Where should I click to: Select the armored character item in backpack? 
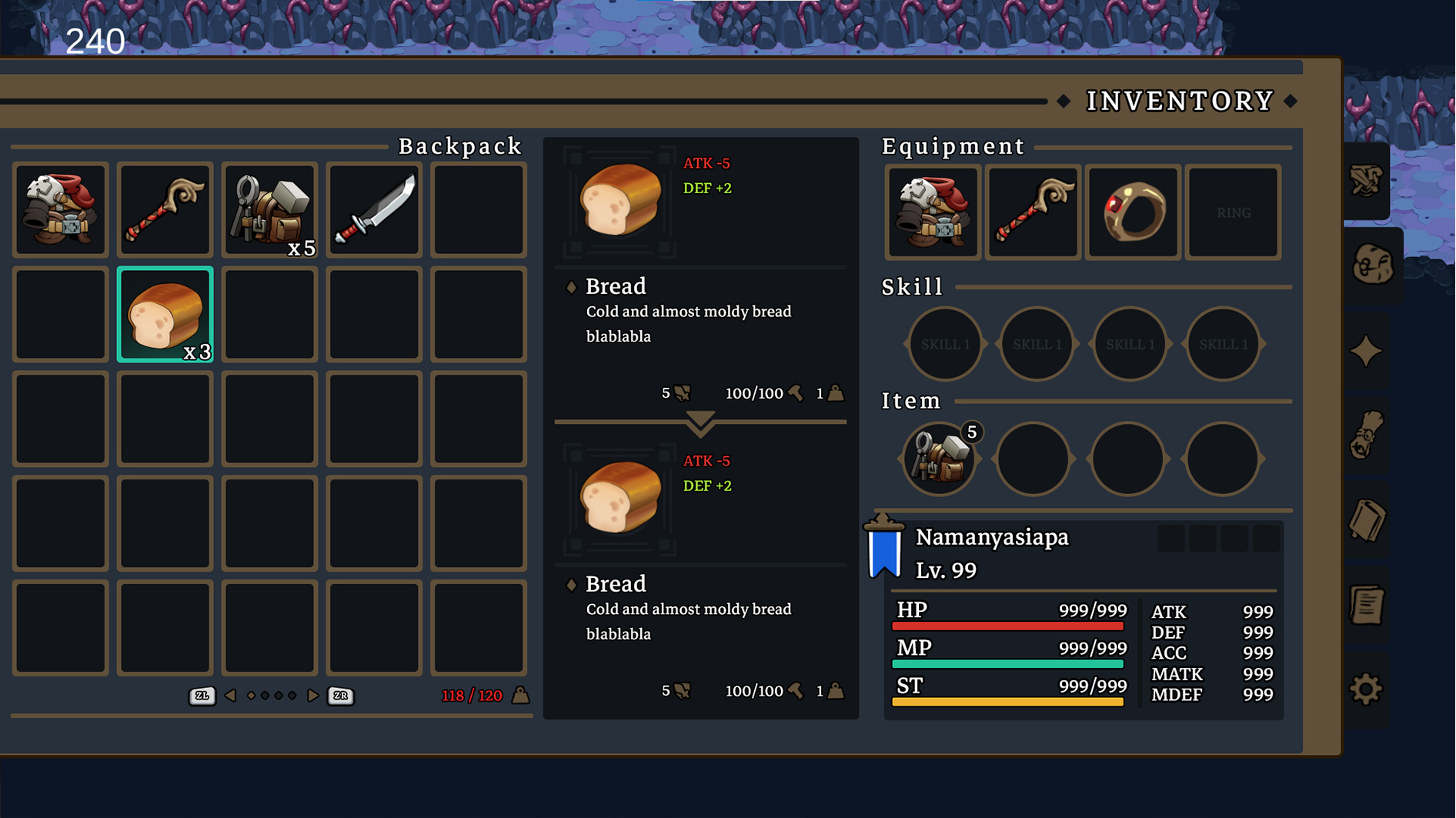[x=60, y=210]
